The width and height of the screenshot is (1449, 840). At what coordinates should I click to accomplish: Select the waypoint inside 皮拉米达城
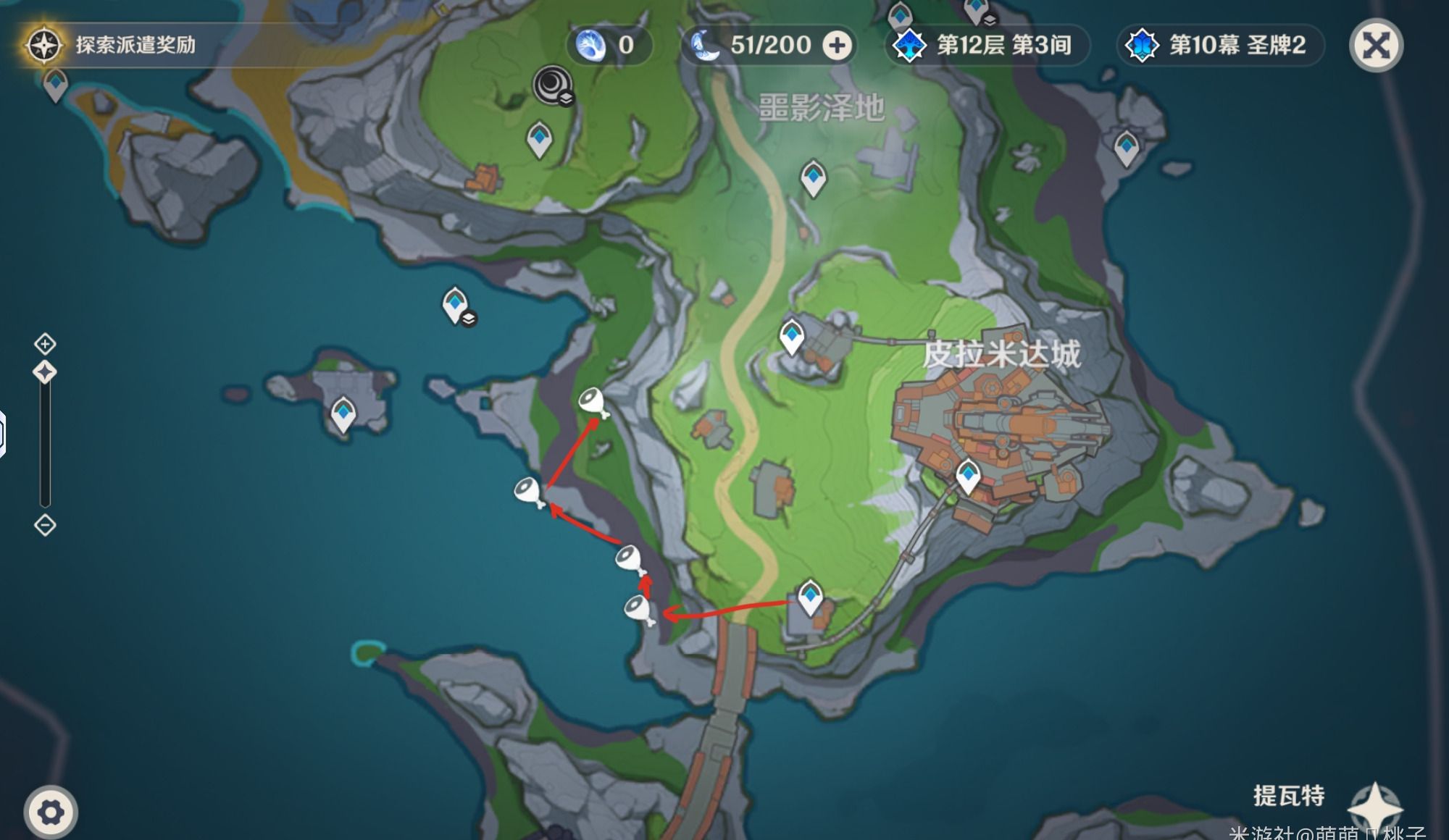(x=968, y=476)
